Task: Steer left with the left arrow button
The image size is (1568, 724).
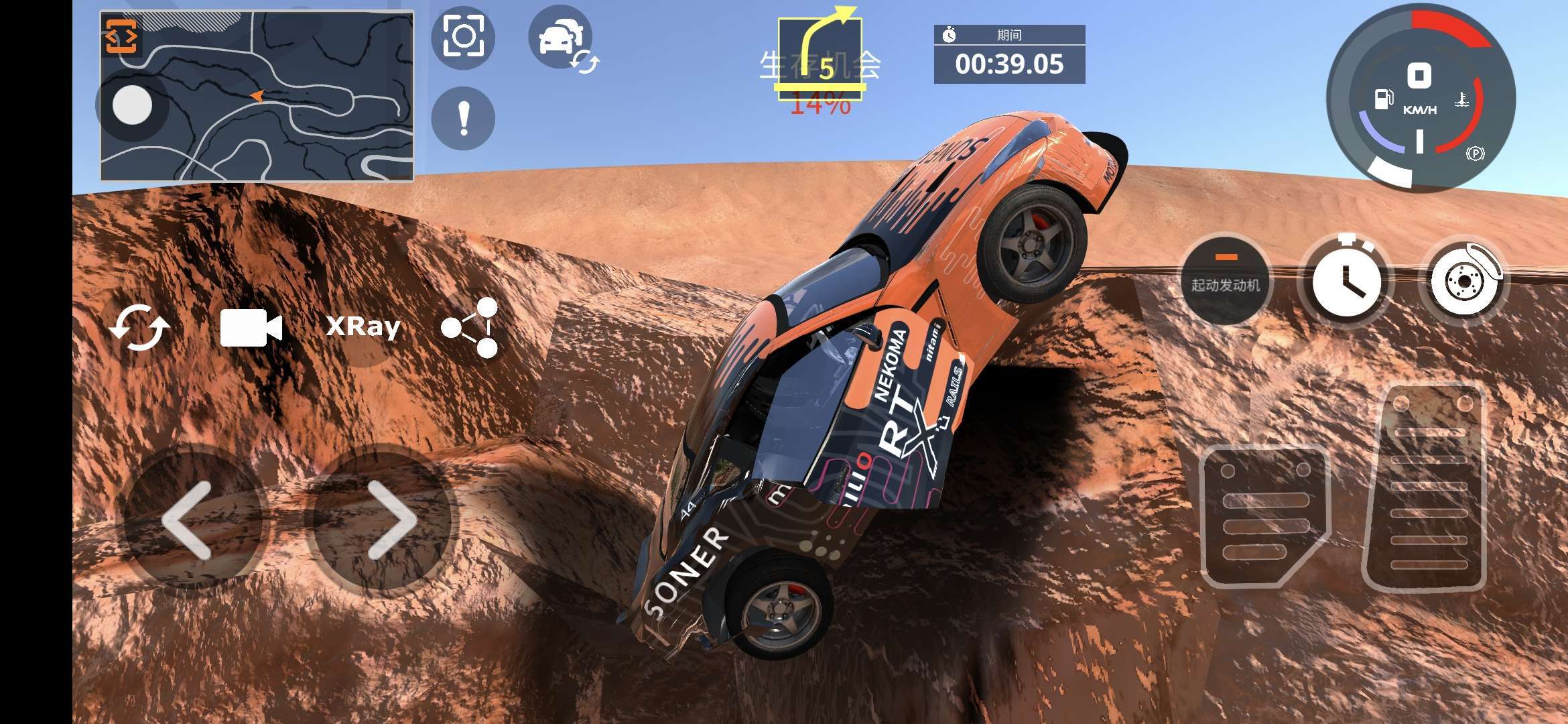Action: click(x=188, y=520)
